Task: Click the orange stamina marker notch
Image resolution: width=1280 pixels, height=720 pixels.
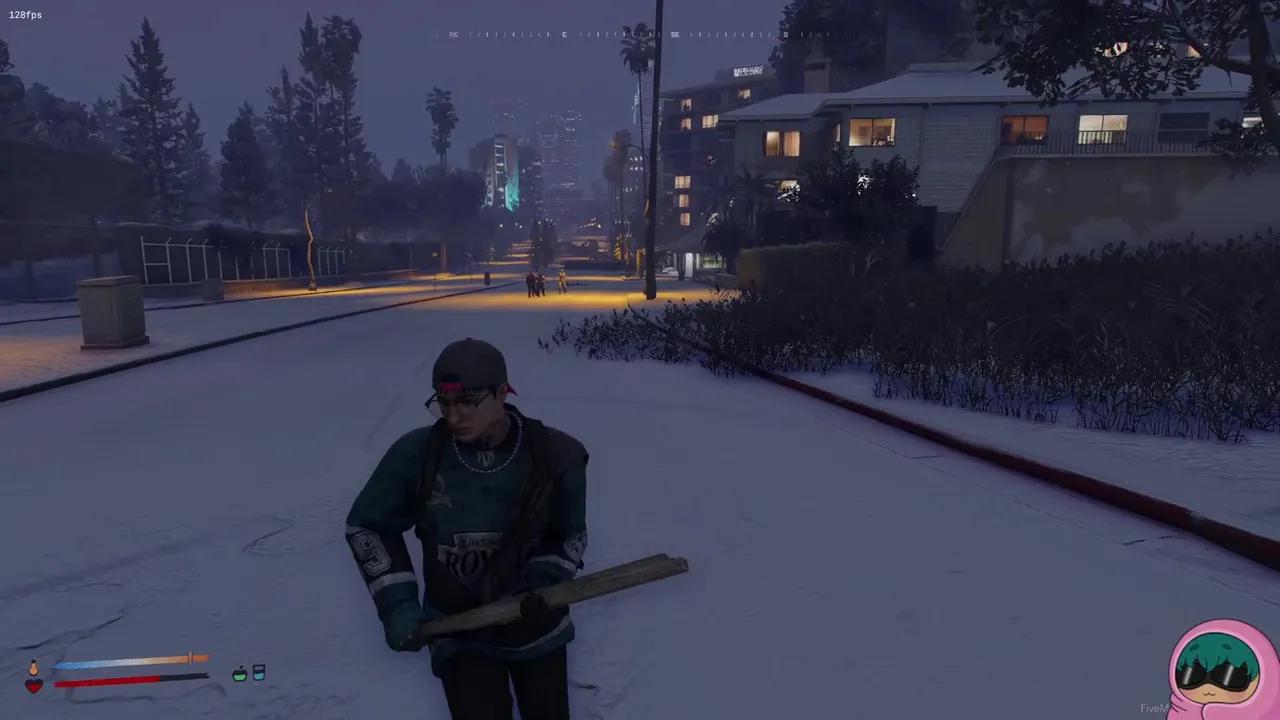Action: click(191, 658)
